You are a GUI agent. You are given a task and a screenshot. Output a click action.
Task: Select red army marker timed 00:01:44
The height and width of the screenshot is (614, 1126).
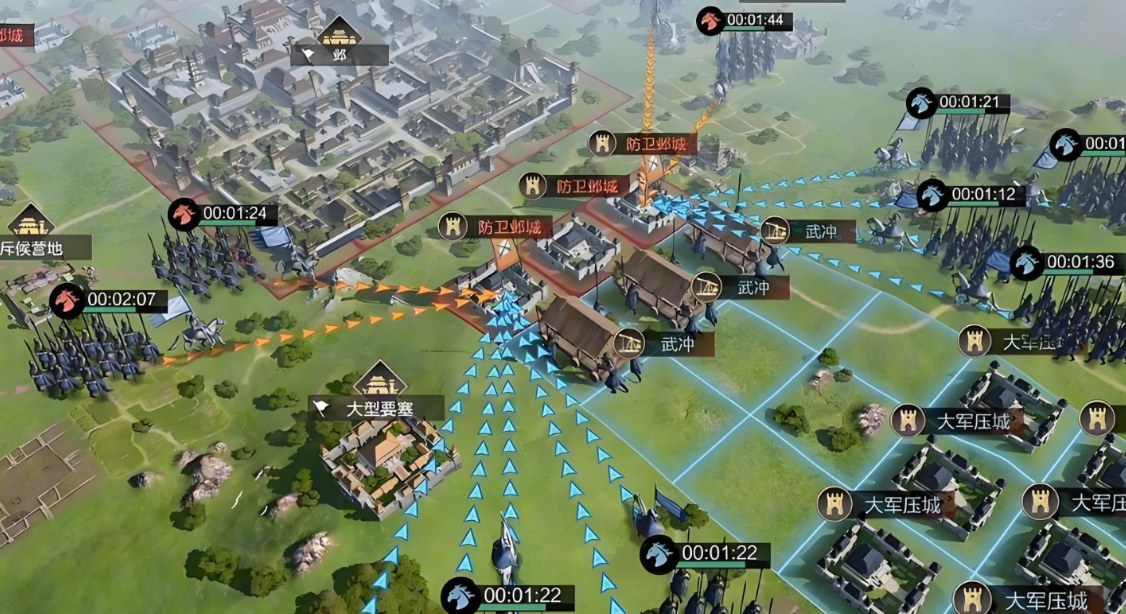tap(711, 21)
